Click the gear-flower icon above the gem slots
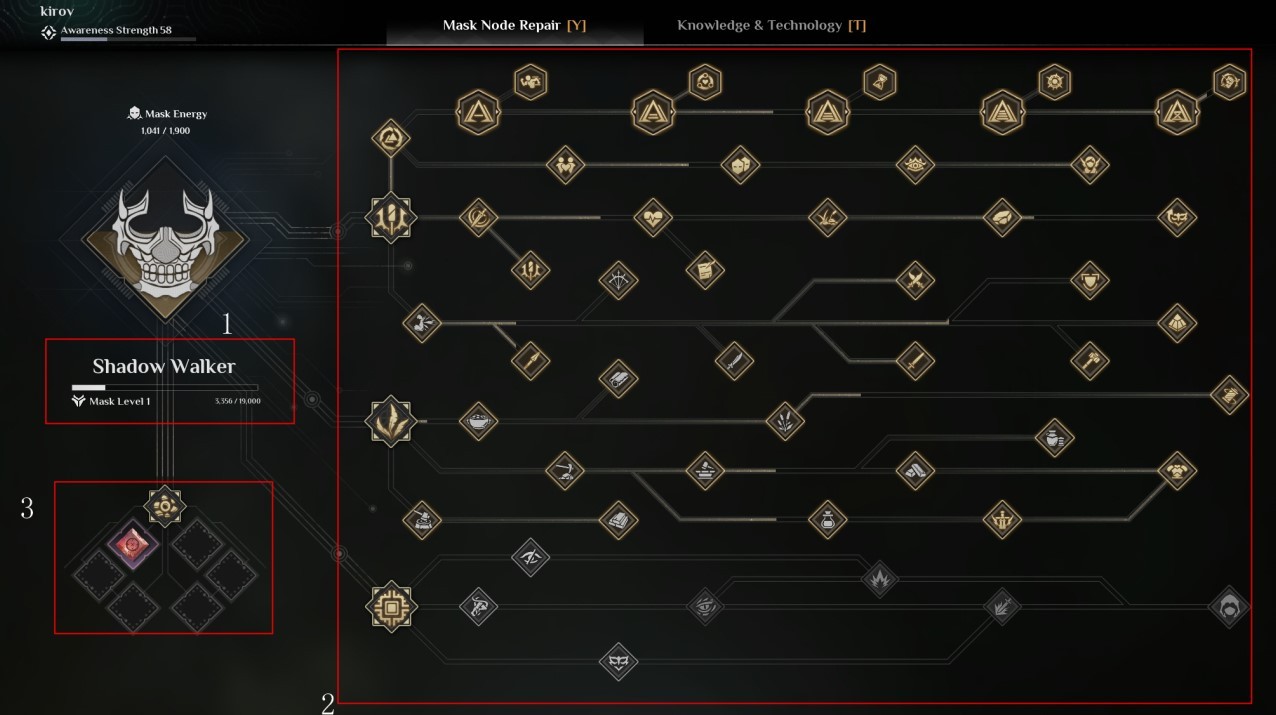The image size is (1276, 715). tap(164, 506)
